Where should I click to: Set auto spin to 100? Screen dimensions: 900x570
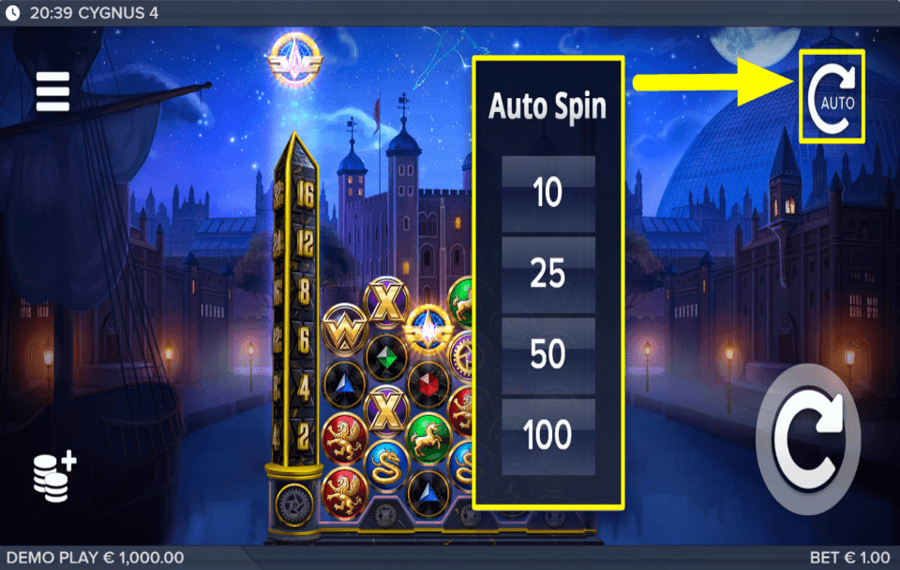(547, 435)
